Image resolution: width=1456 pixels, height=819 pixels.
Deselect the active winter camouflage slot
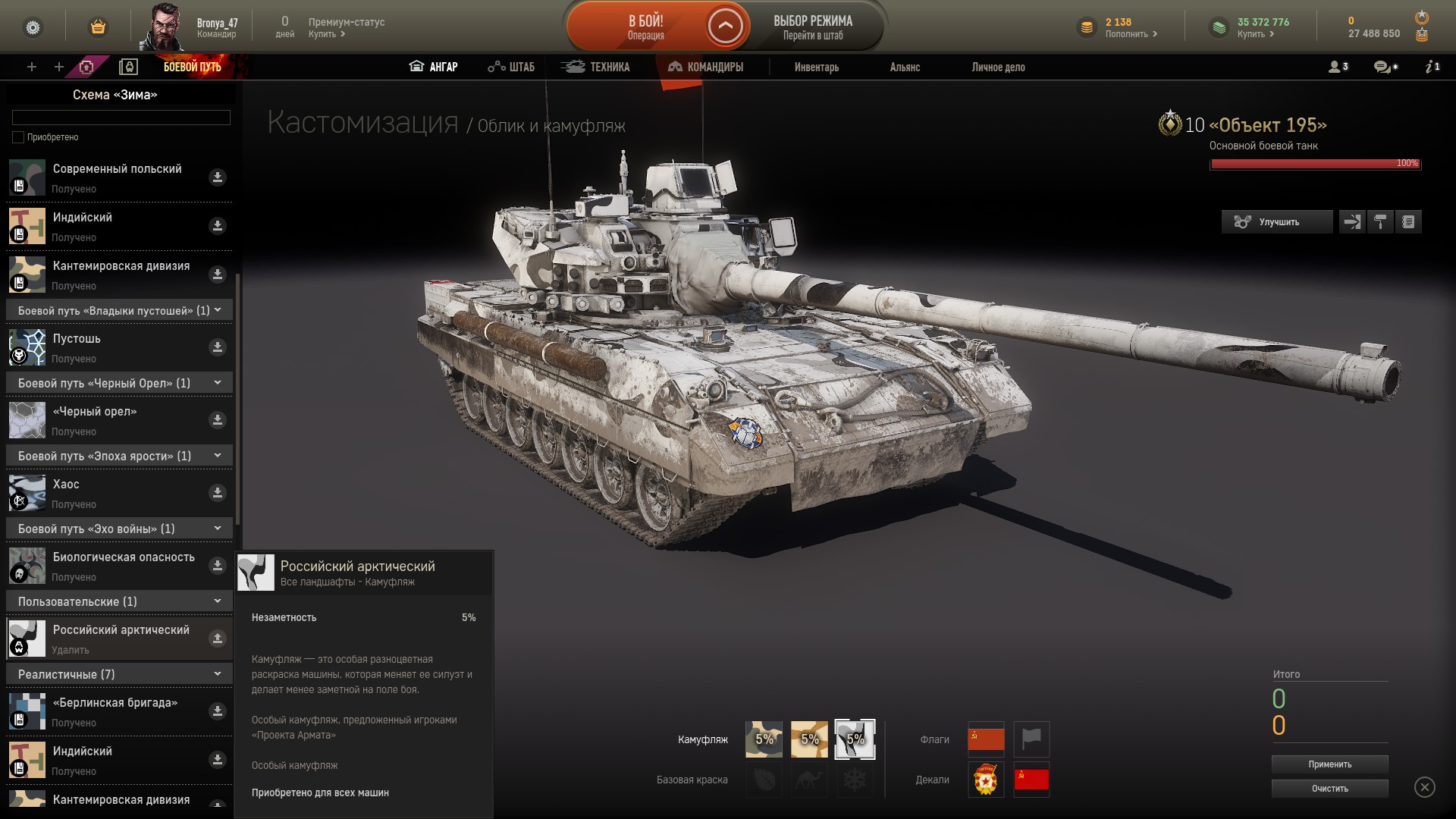pyautogui.click(x=855, y=737)
